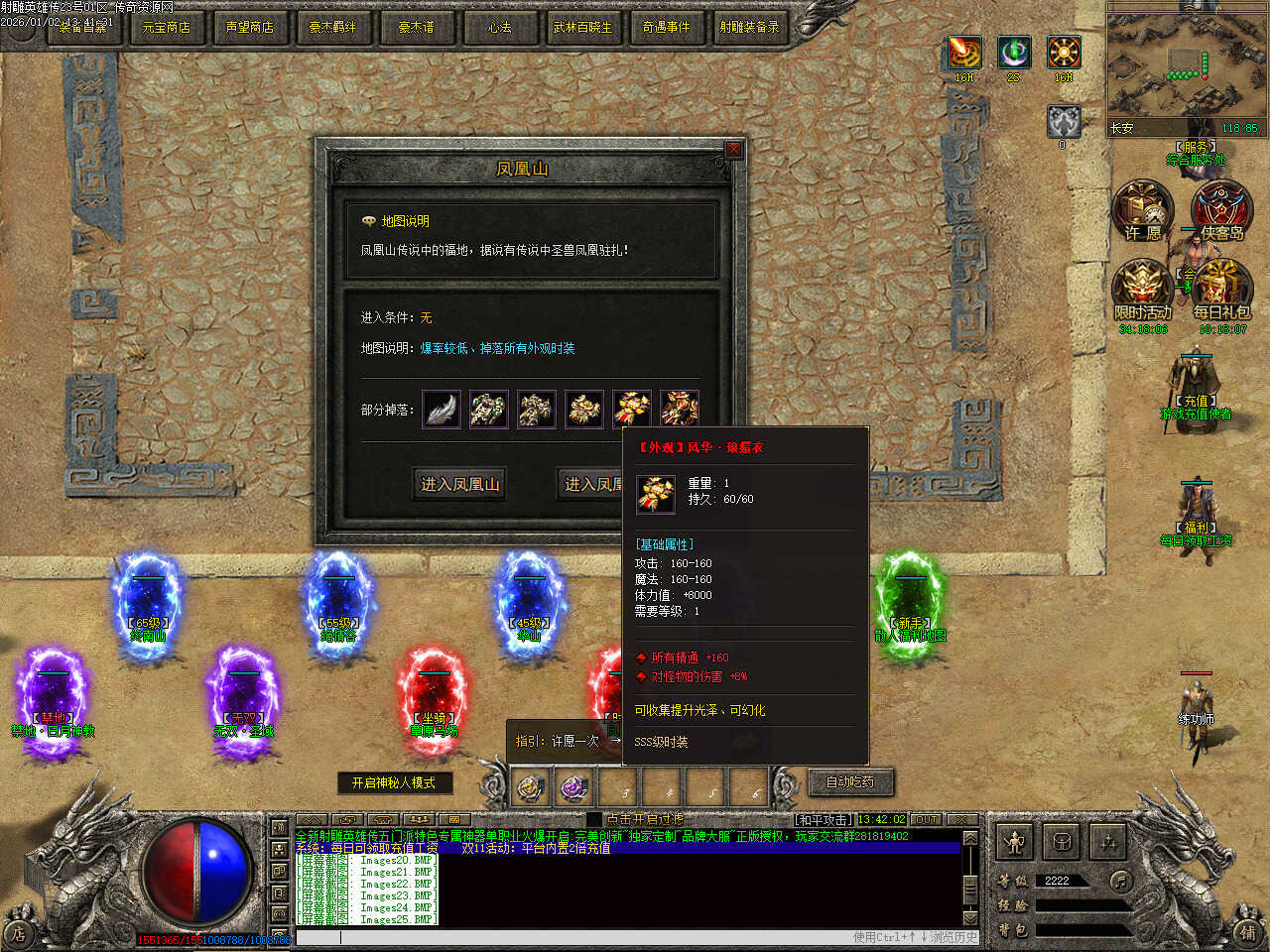This screenshot has width=1270, height=952.
Task: Click the 和平攻击 attack mode toggle
Action: click(x=823, y=819)
